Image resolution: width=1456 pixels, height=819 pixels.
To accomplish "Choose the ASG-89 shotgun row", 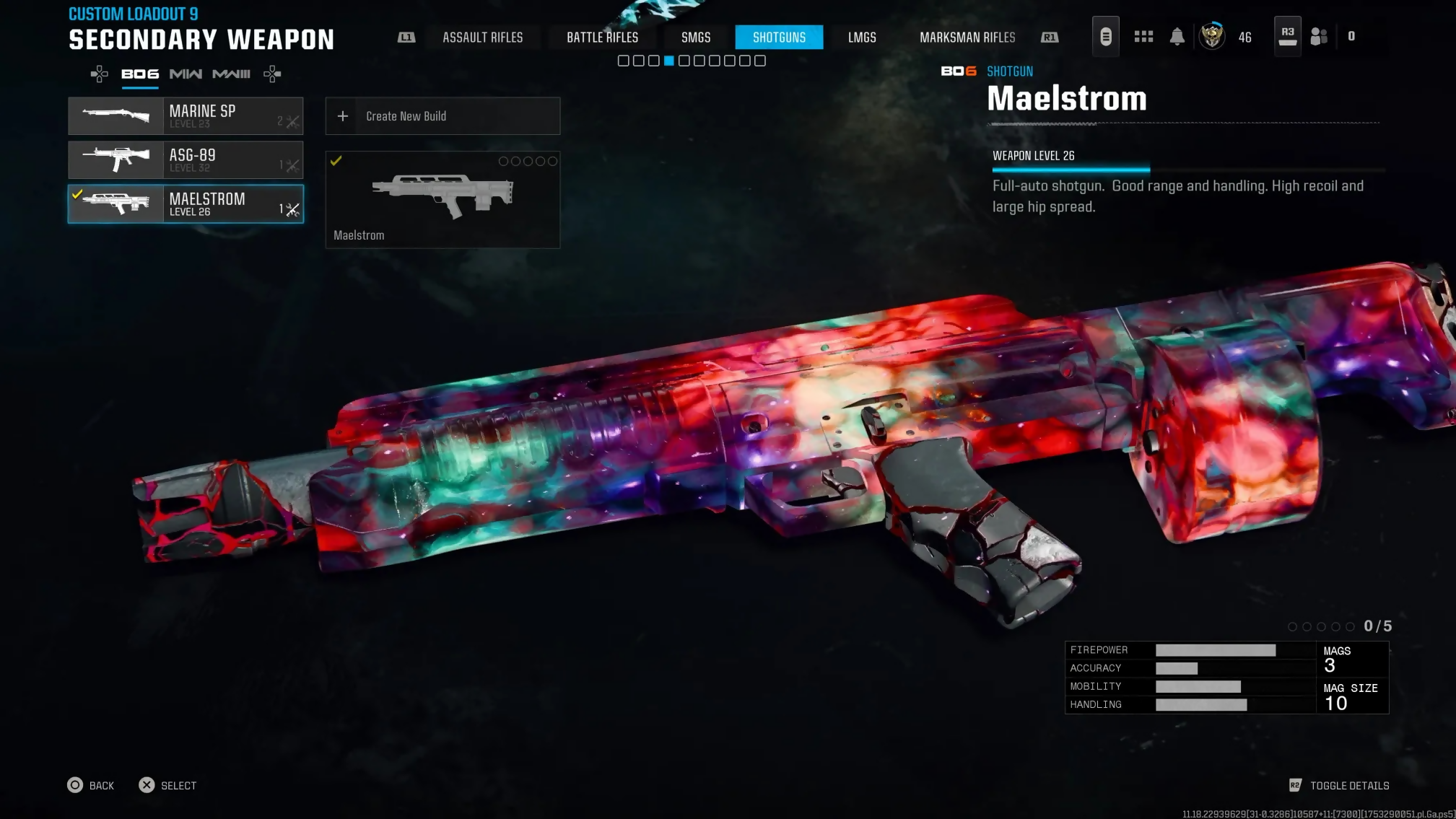I will (x=186, y=160).
